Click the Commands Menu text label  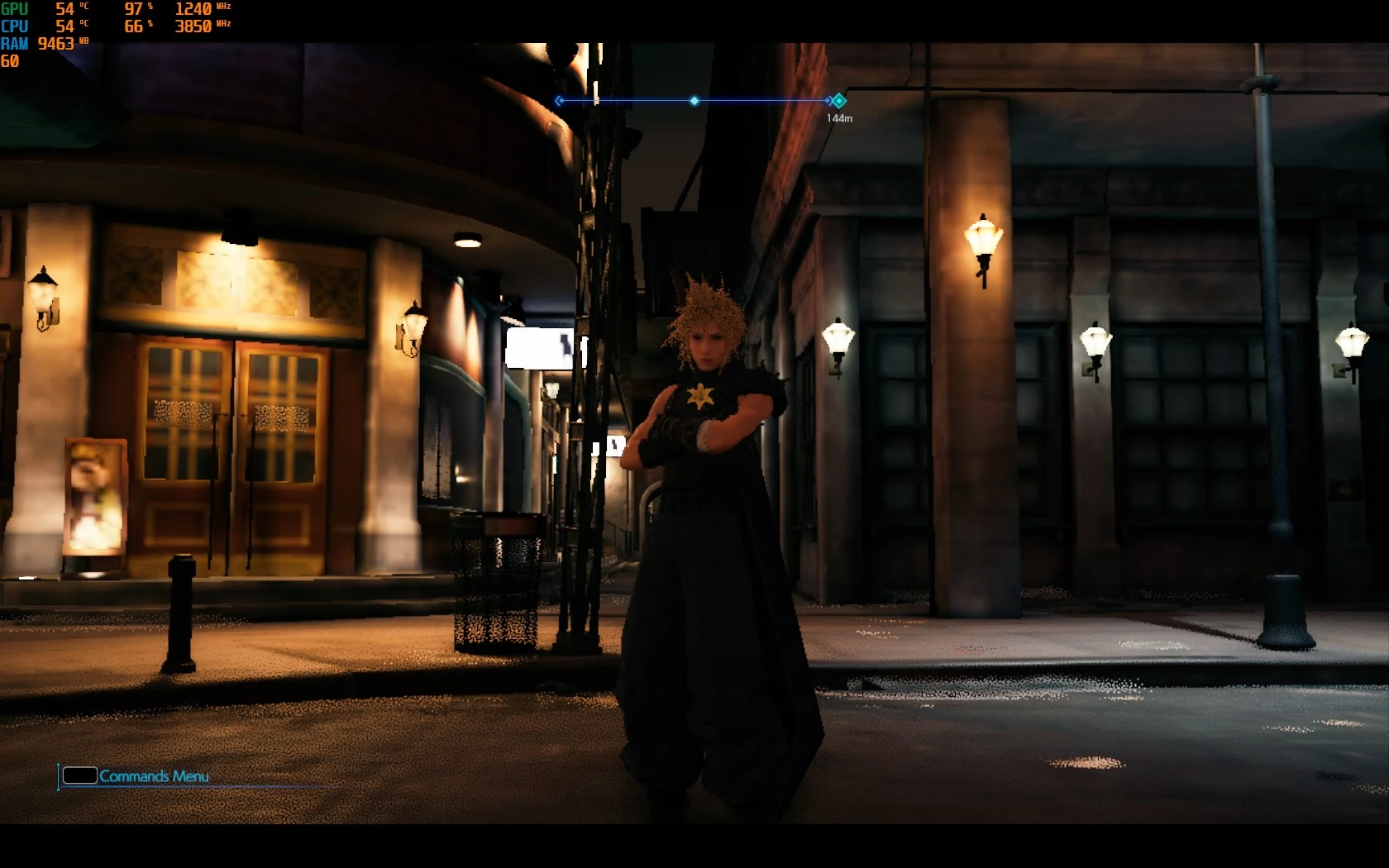coord(154,776)
